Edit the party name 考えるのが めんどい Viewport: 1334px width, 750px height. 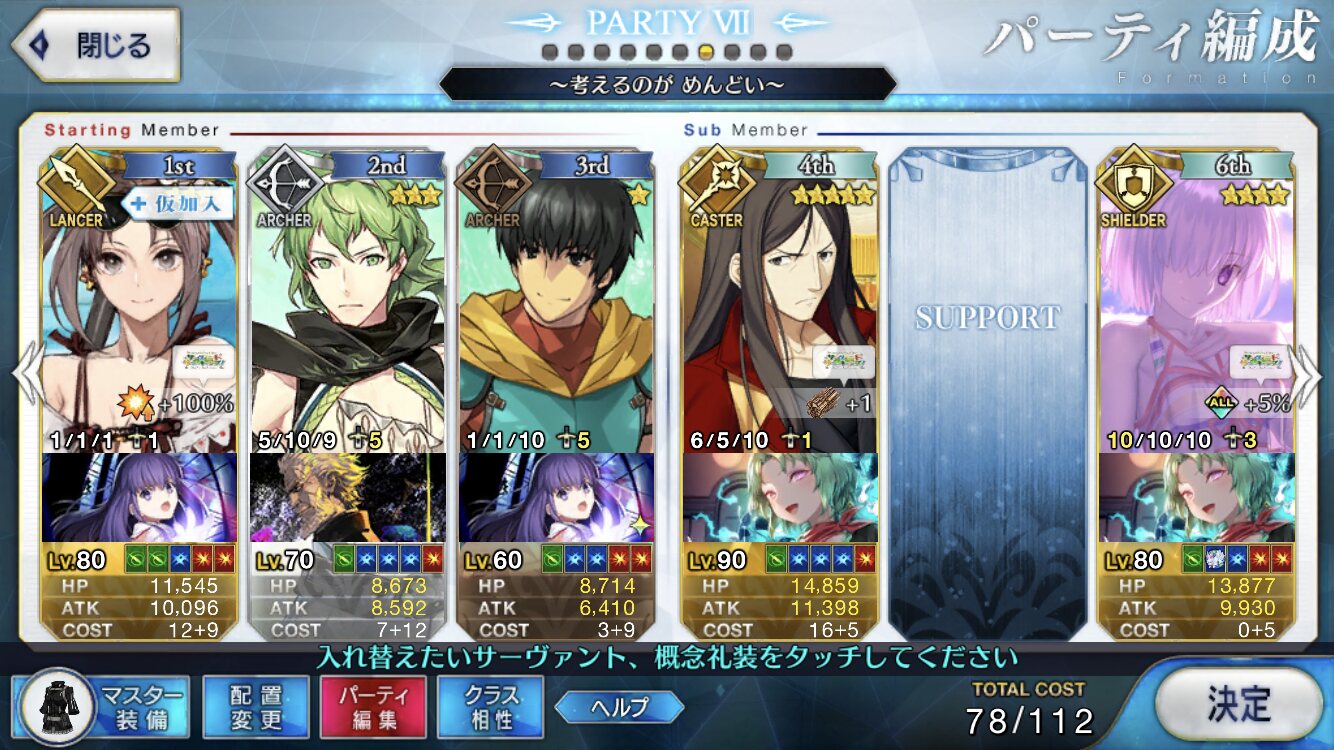coord(667,84)
